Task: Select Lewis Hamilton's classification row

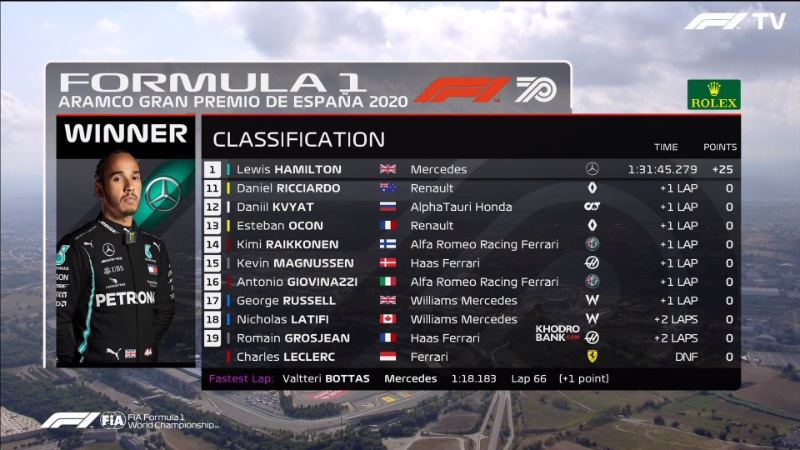Action: pos(470,169)
